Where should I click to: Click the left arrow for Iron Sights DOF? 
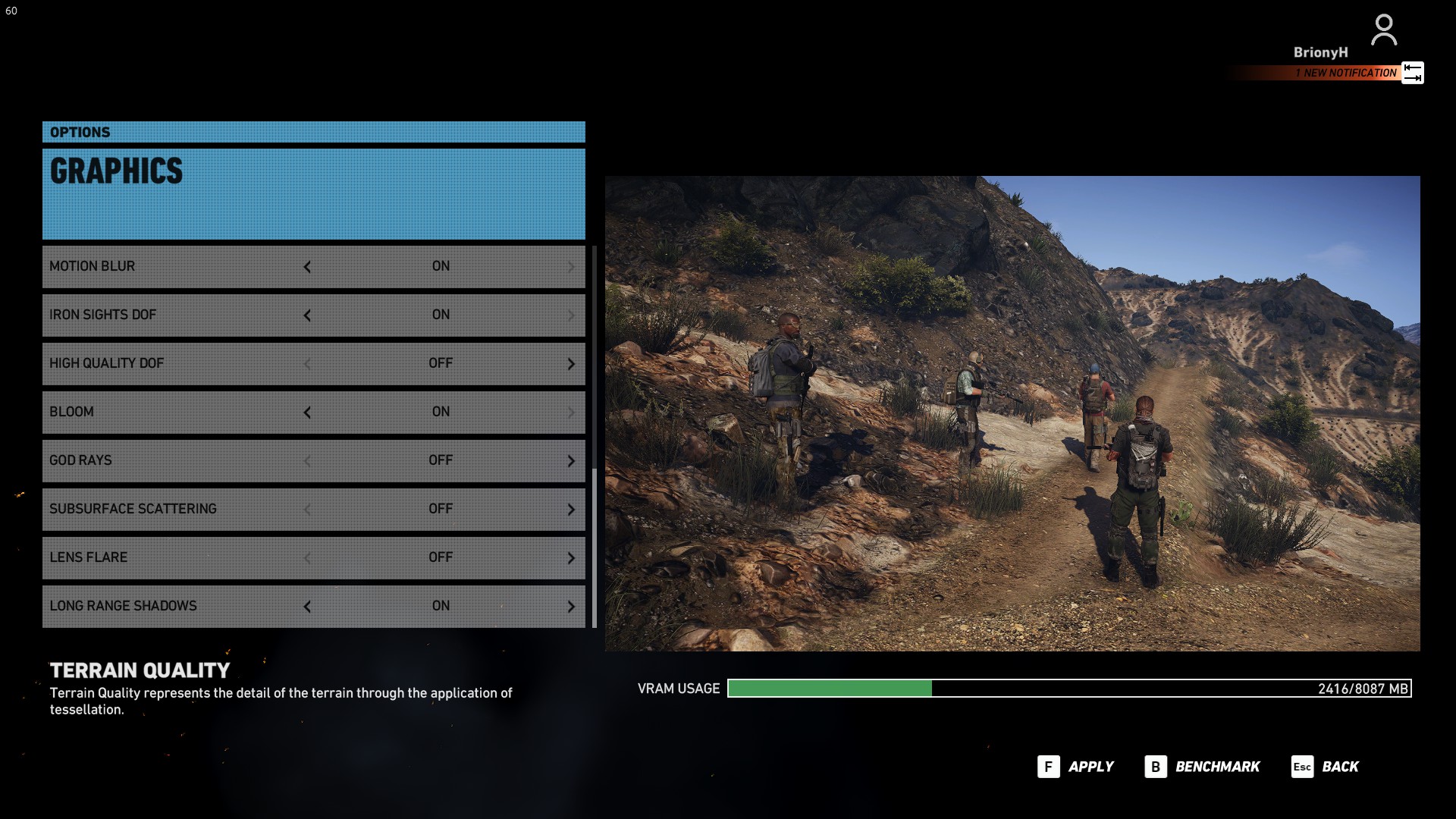(307, 315)
